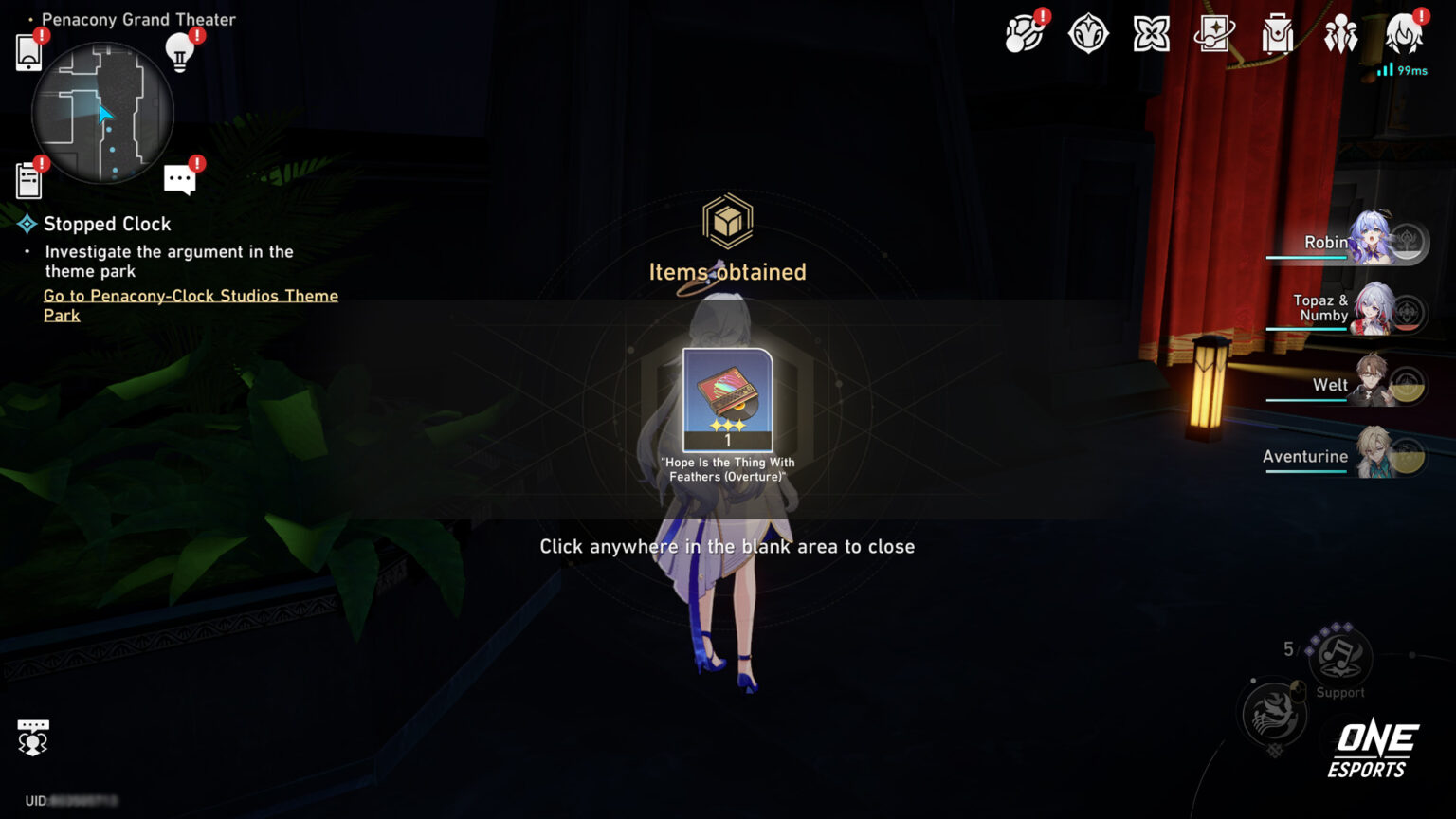Open the messages chat icon
Image resolution: width=1456 pixels, height=819 pixels.
pos(180,178)
